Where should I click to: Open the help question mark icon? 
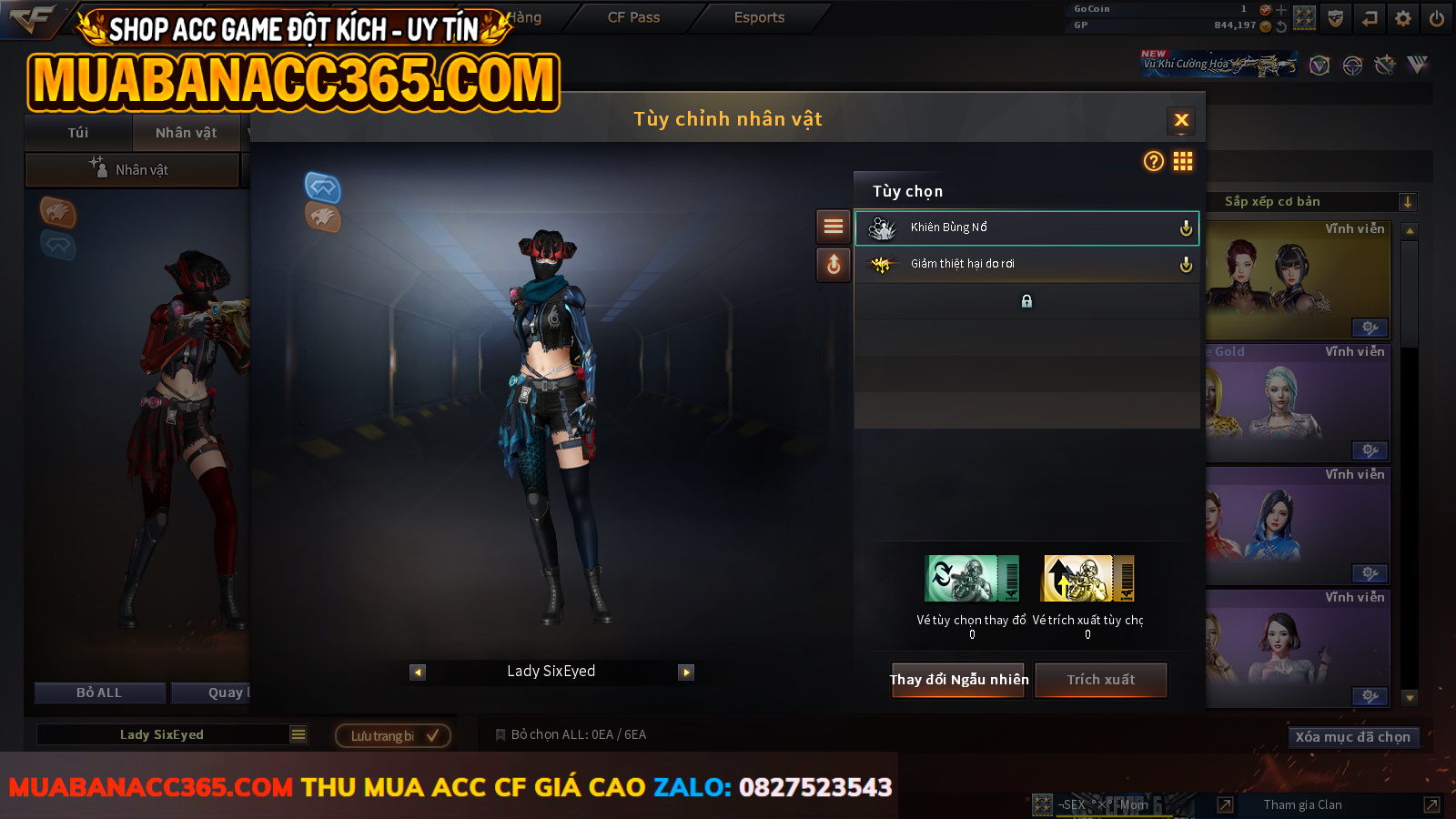[1153, 162]
